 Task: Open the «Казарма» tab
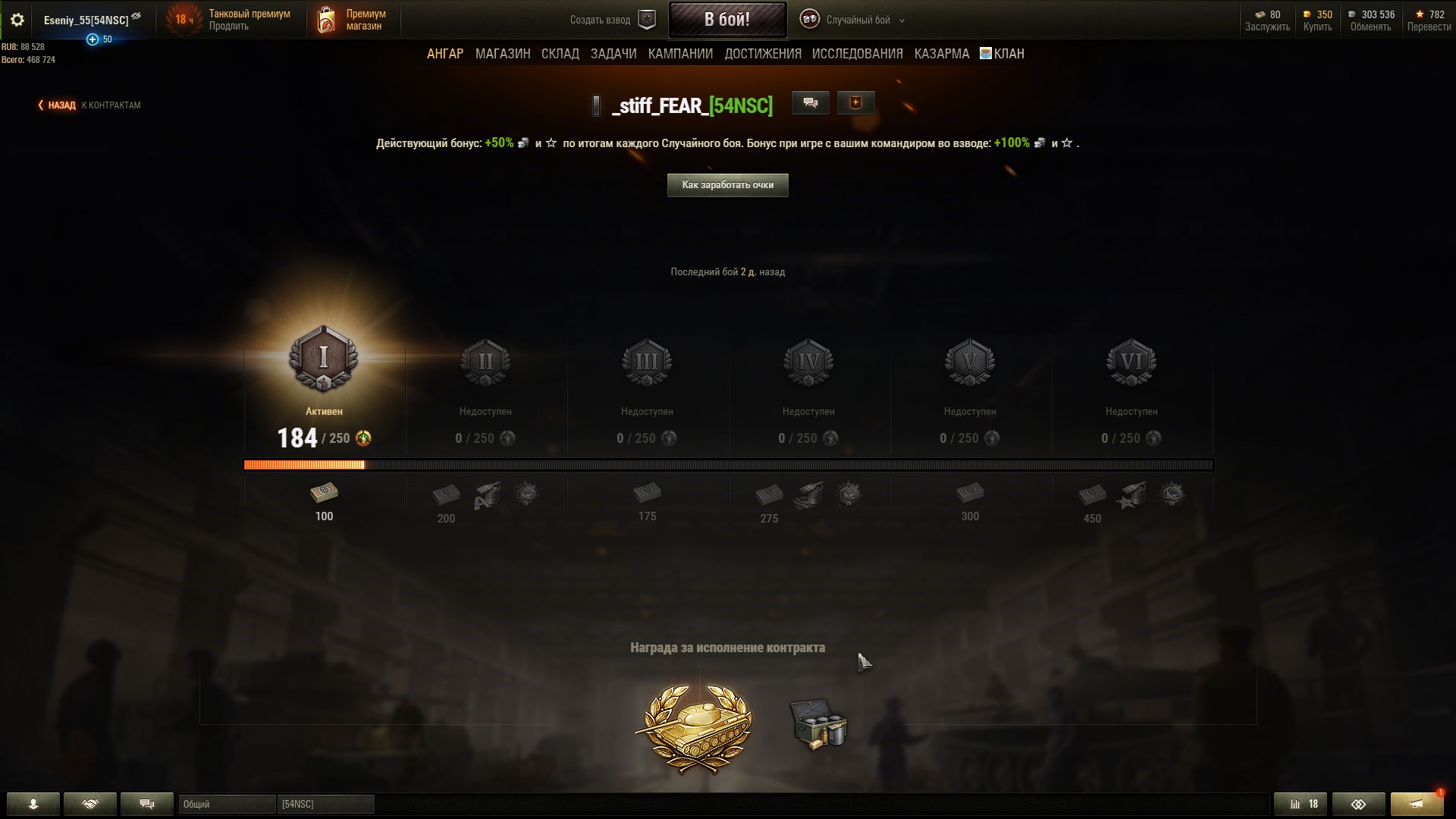[941, 54]
